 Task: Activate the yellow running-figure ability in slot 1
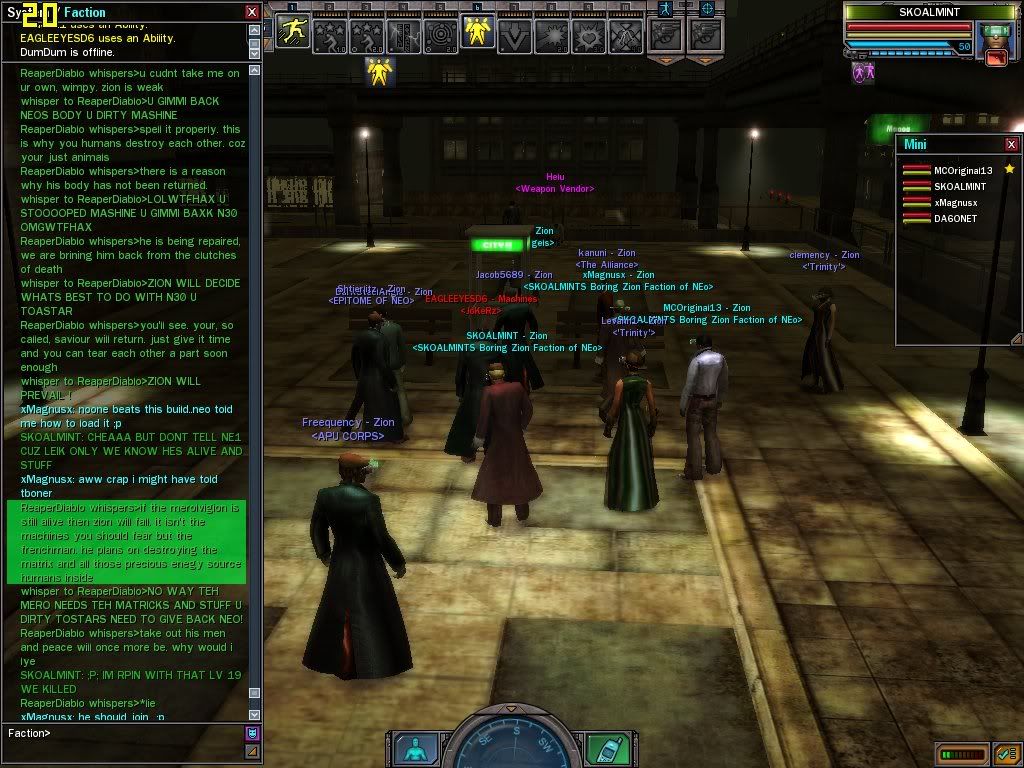(292, 35)
